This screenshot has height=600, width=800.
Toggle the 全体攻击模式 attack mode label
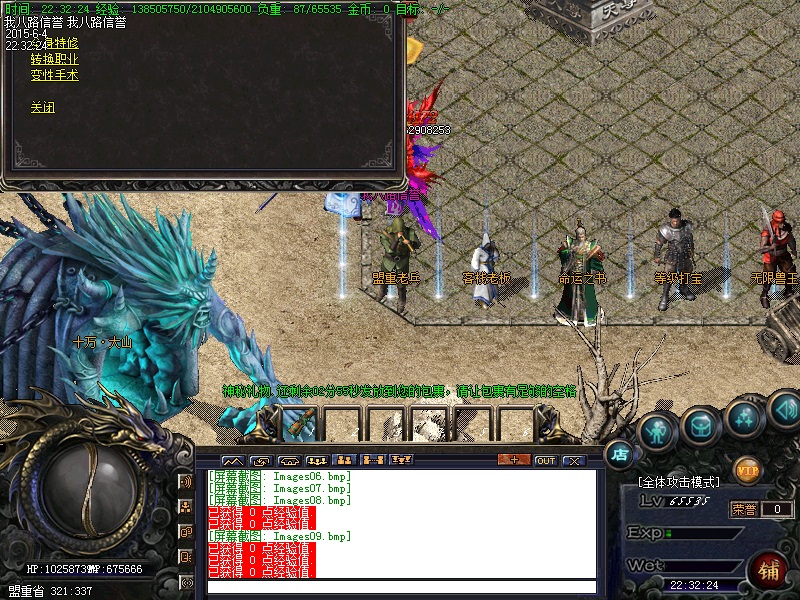click(x=685, y=483)
